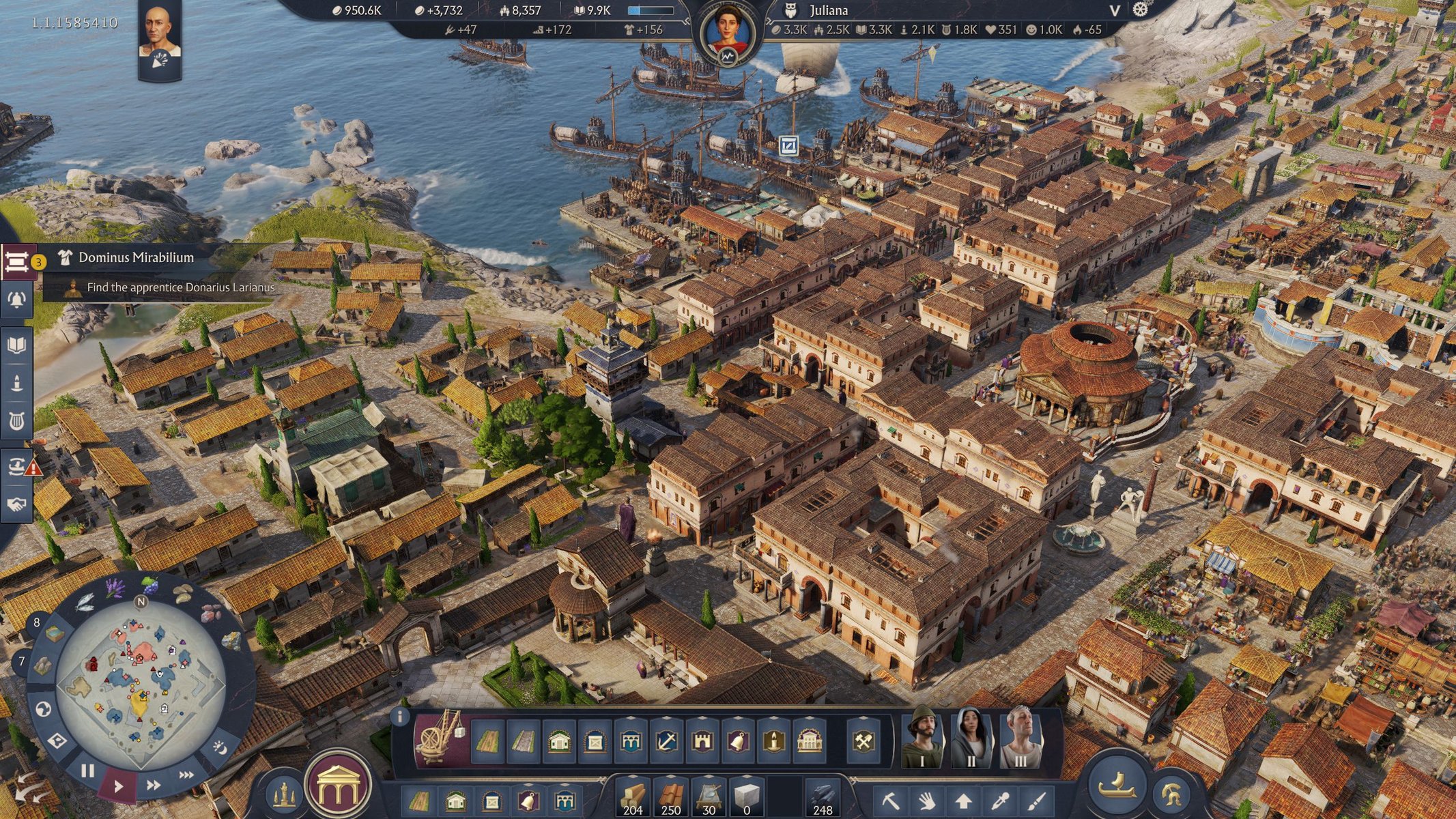Select population tier III portrait
Viewport: 1456px width, 819px height.
click(1020, 740)
